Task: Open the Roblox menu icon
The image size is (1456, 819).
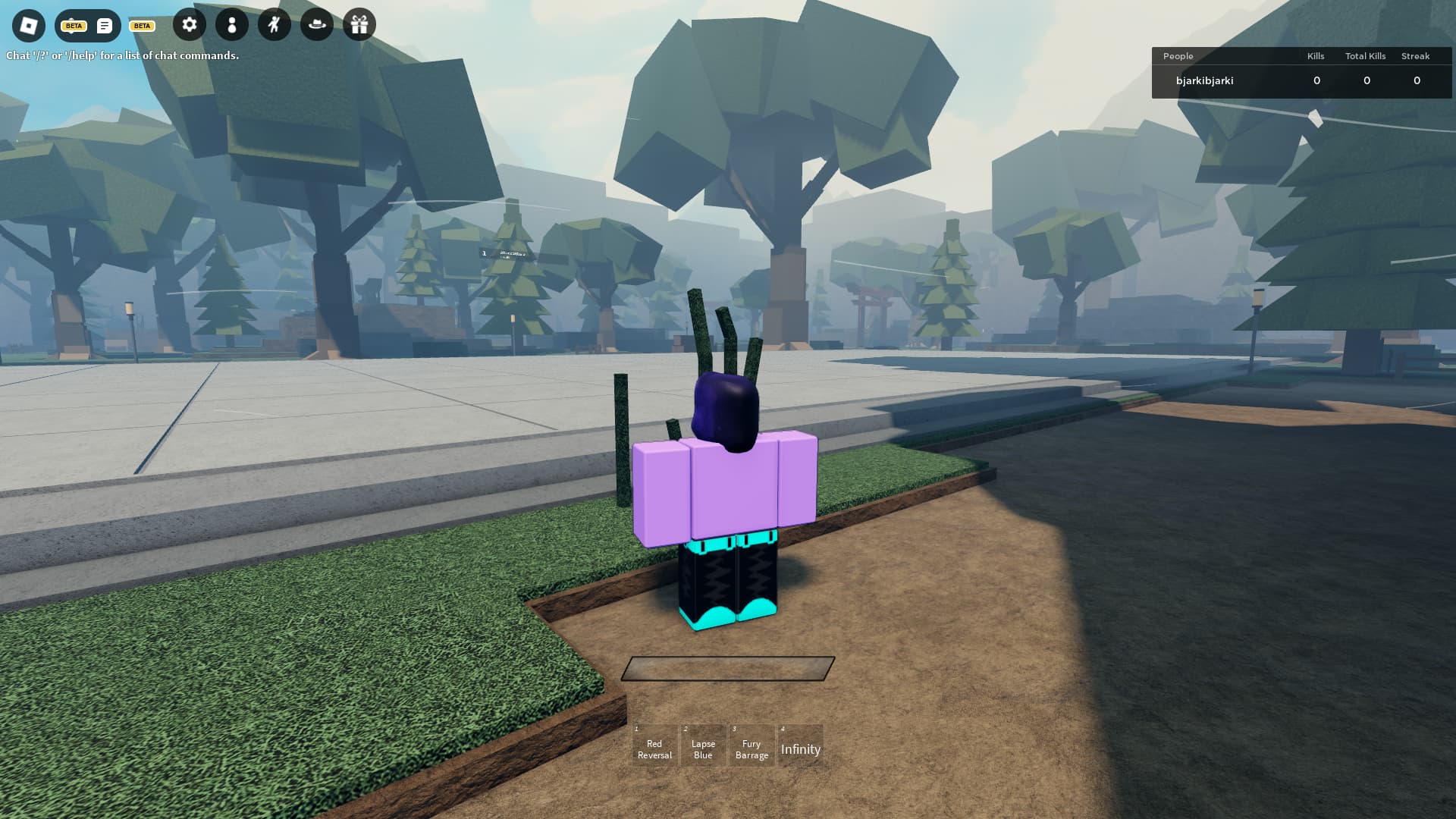Action: tap(28, 27)
